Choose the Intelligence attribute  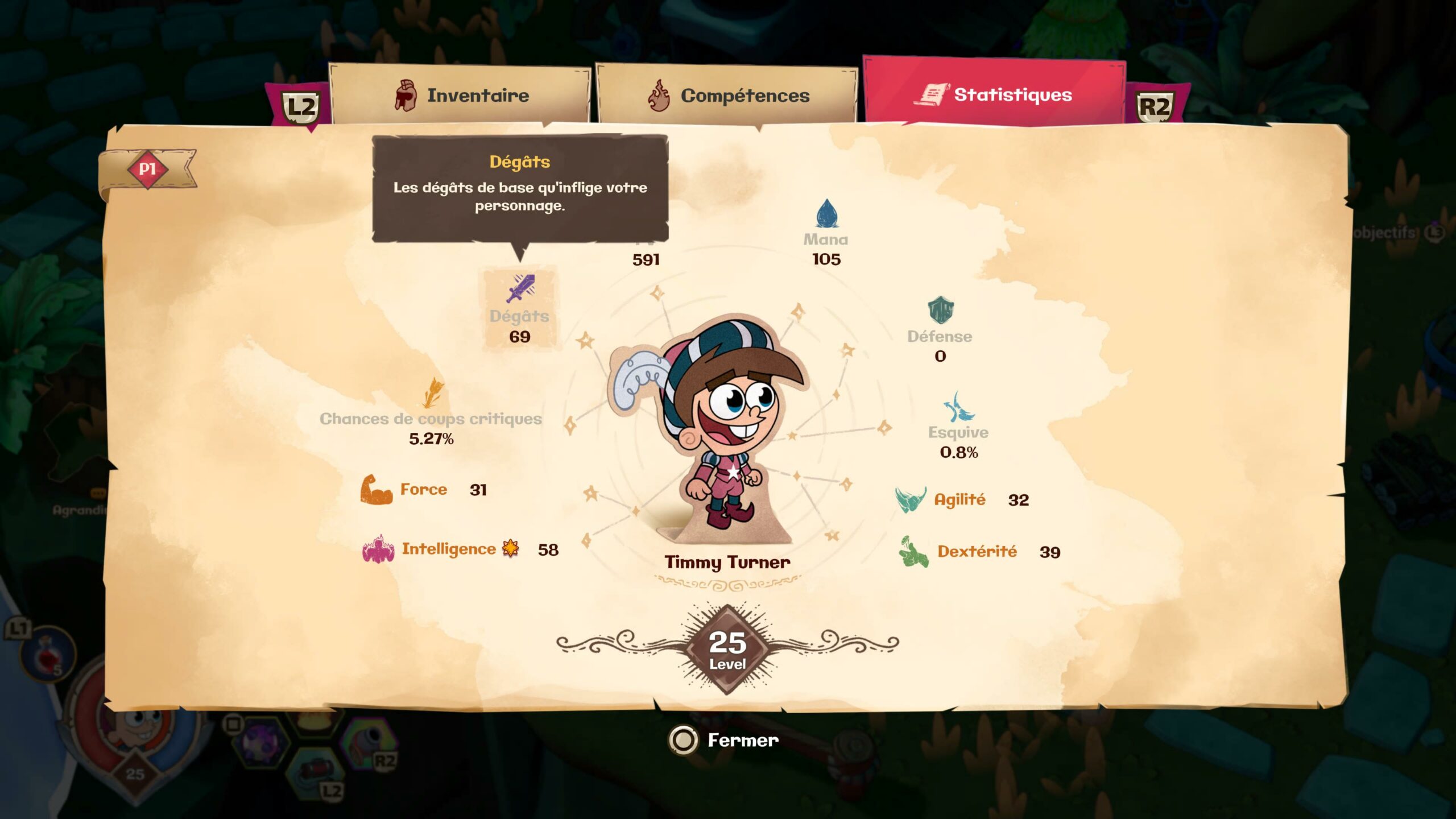(x=449, y=549)
